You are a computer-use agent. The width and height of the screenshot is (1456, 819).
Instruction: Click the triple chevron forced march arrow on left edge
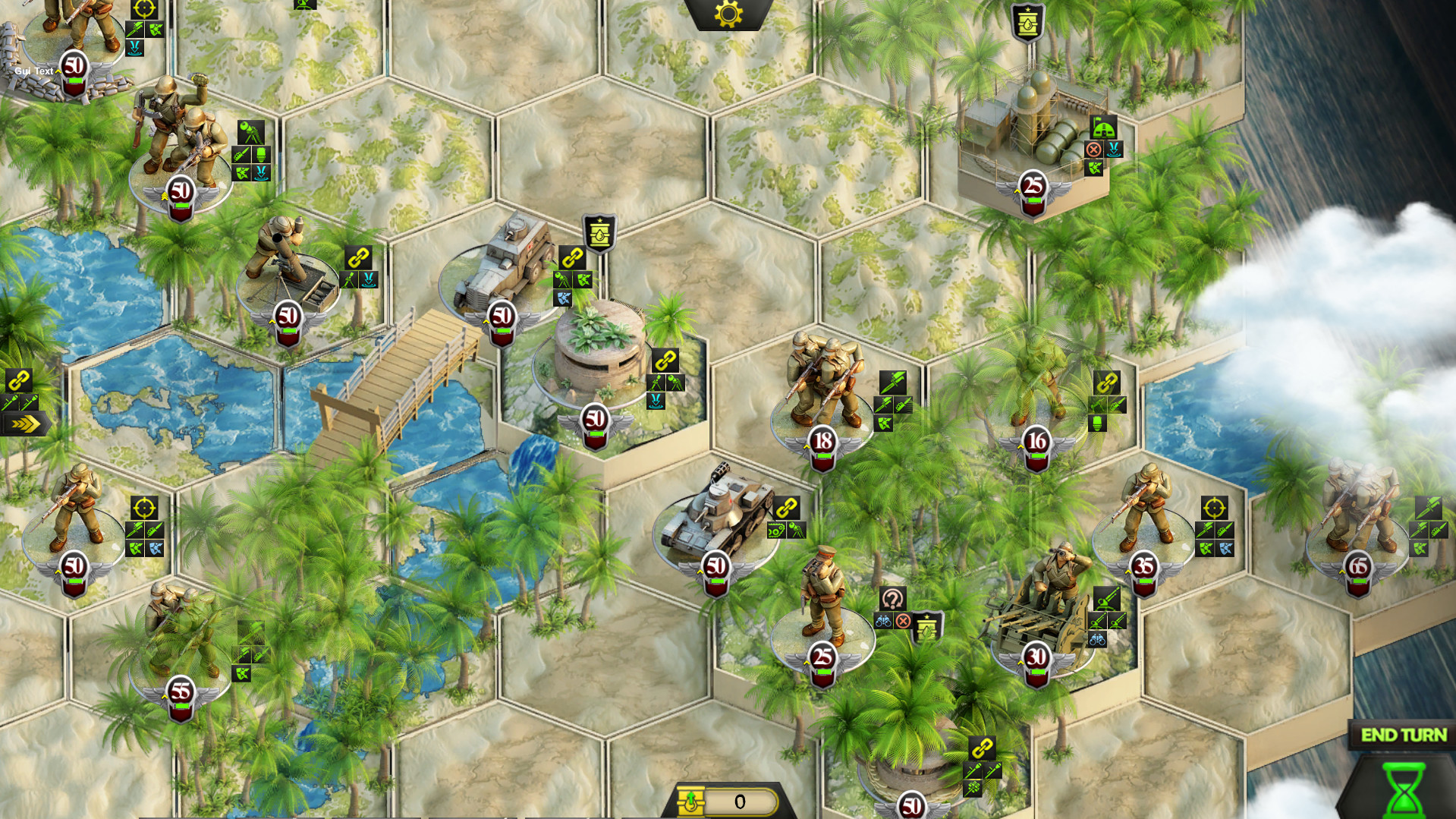27,425
